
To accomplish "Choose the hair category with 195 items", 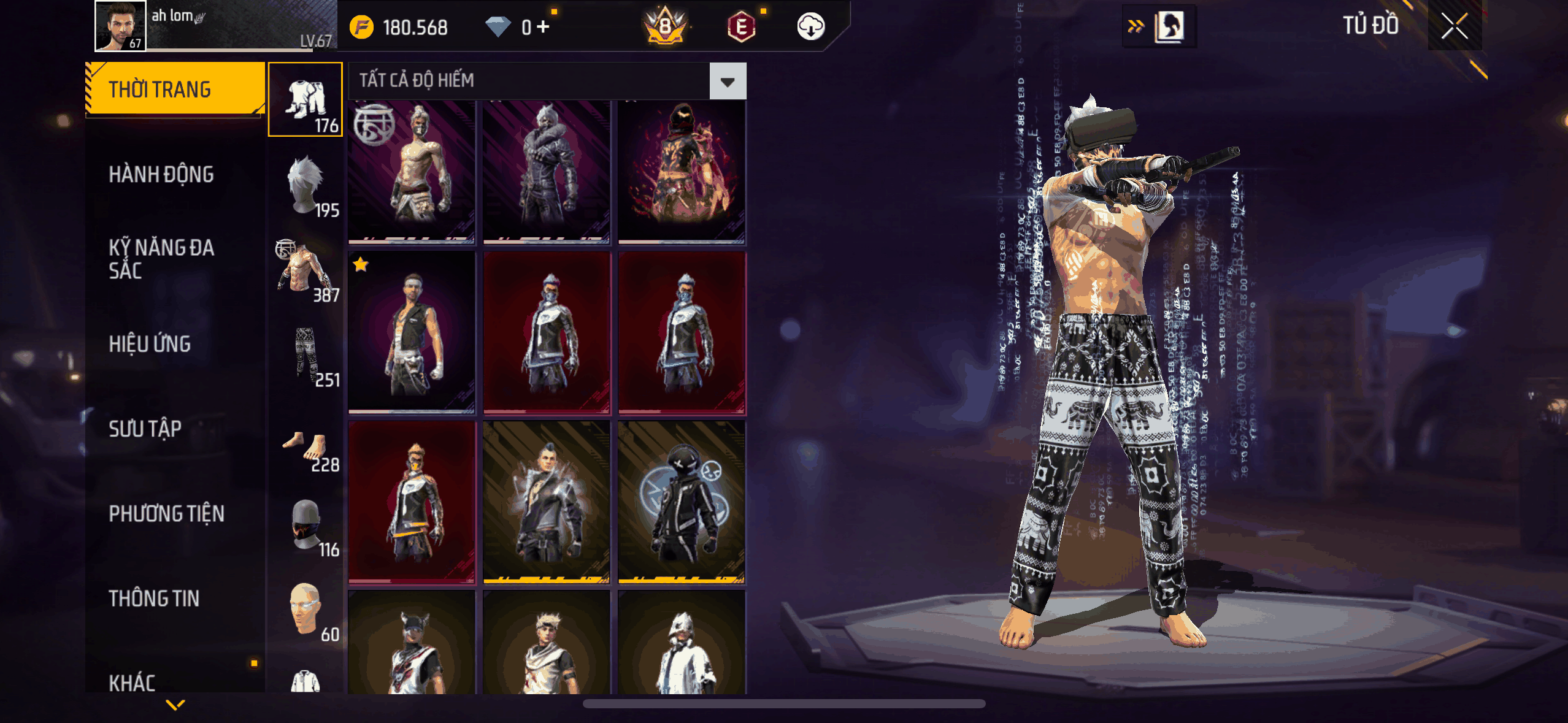I will click(306, 185).
